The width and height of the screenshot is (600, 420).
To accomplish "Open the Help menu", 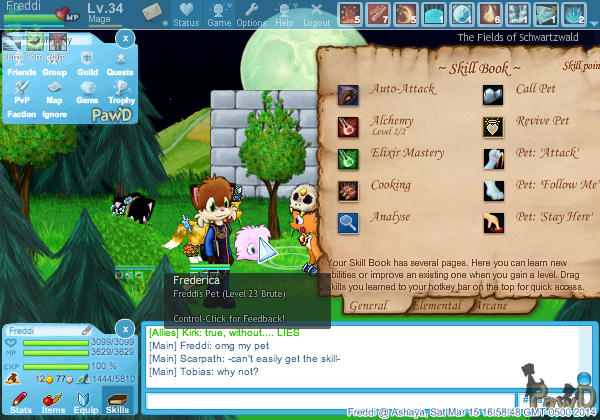I will (285, 14).
